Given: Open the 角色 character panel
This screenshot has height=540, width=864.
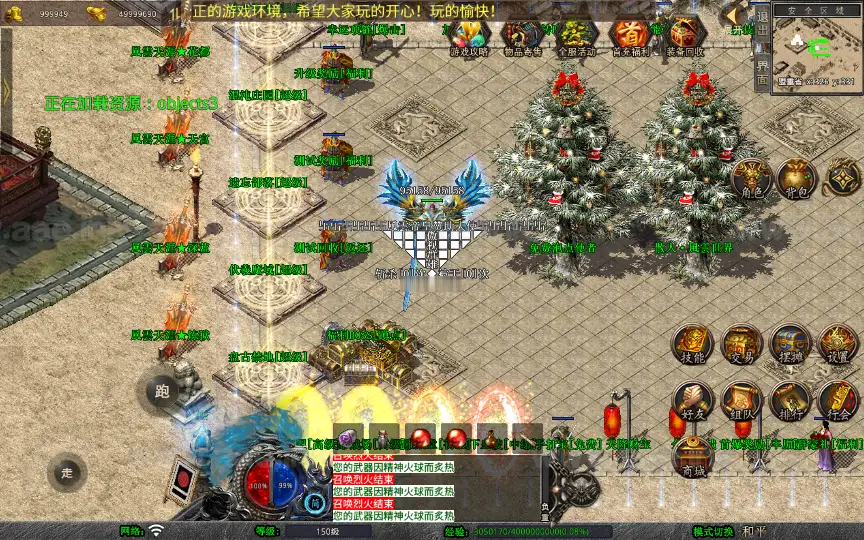Looking at the screenshot, I should [x=750, y=178].
